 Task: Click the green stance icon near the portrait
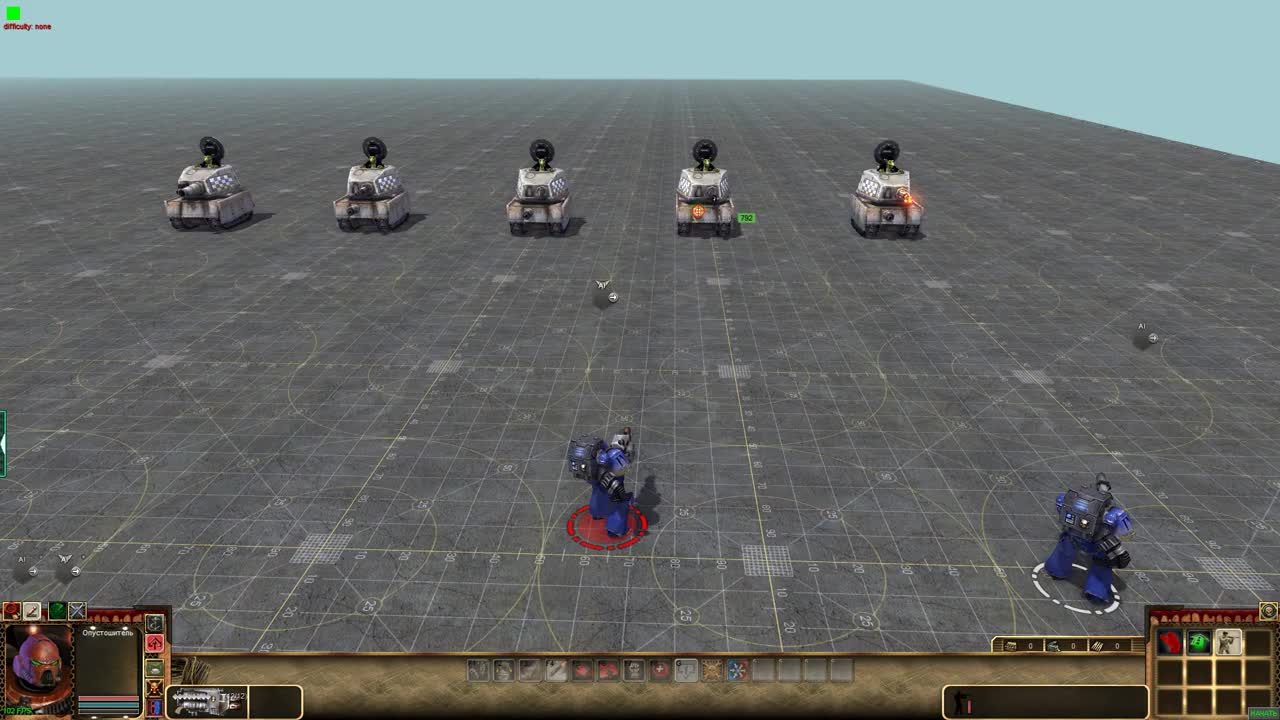pyautogui.click(x=56, y=611)
